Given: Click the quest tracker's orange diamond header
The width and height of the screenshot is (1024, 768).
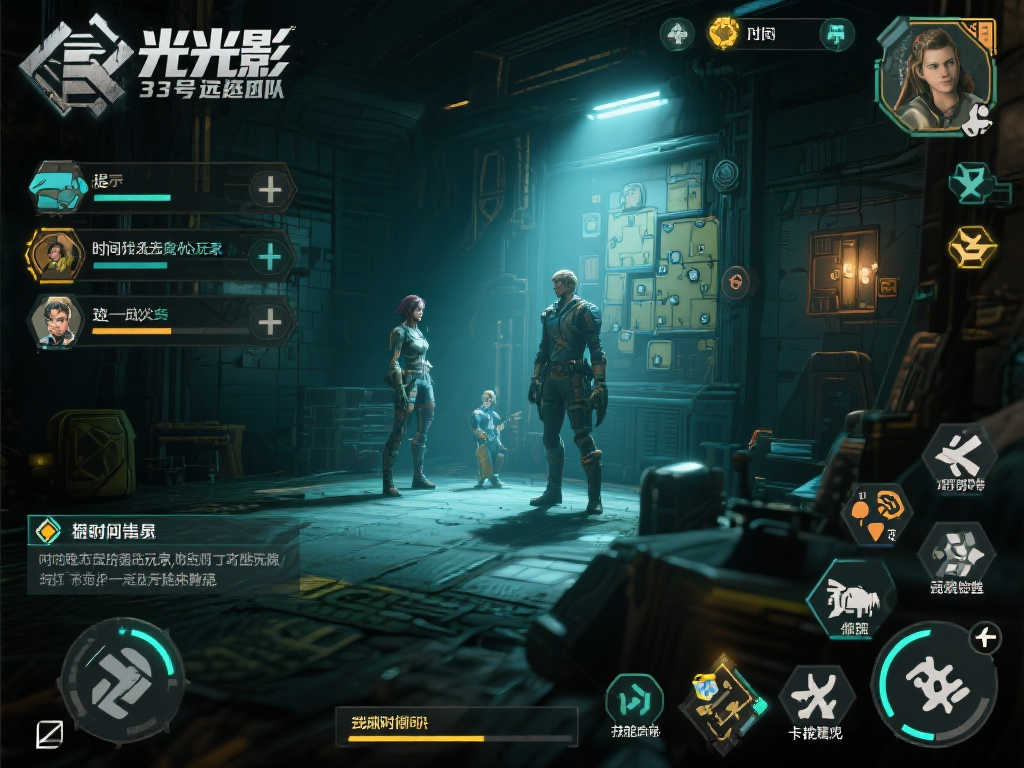Looking at the screenshot, I should [x=45, y=530].
